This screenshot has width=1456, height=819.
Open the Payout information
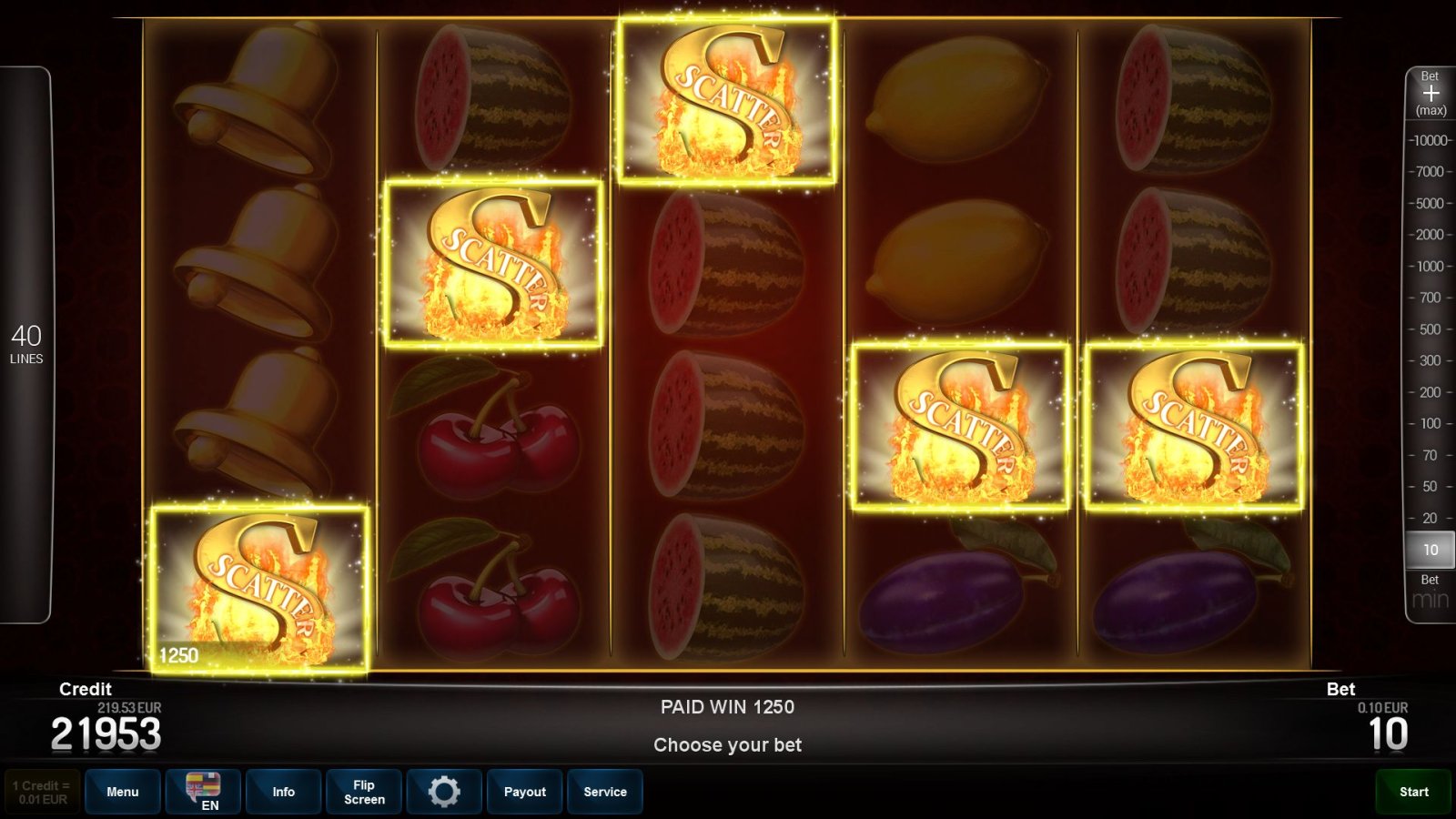click(x=524, y=791)
